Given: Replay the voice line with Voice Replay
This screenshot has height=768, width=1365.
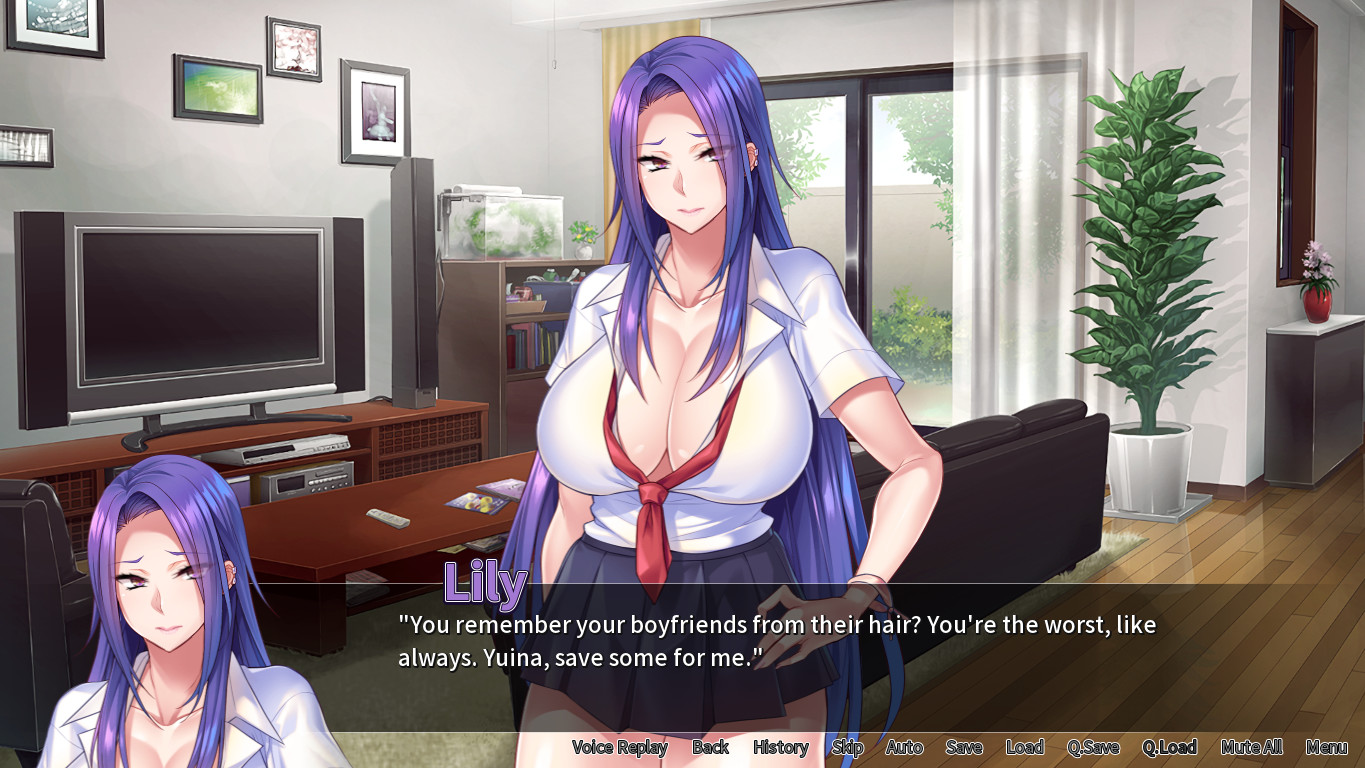Looking at the screenshot, I should tap(619, 747).
